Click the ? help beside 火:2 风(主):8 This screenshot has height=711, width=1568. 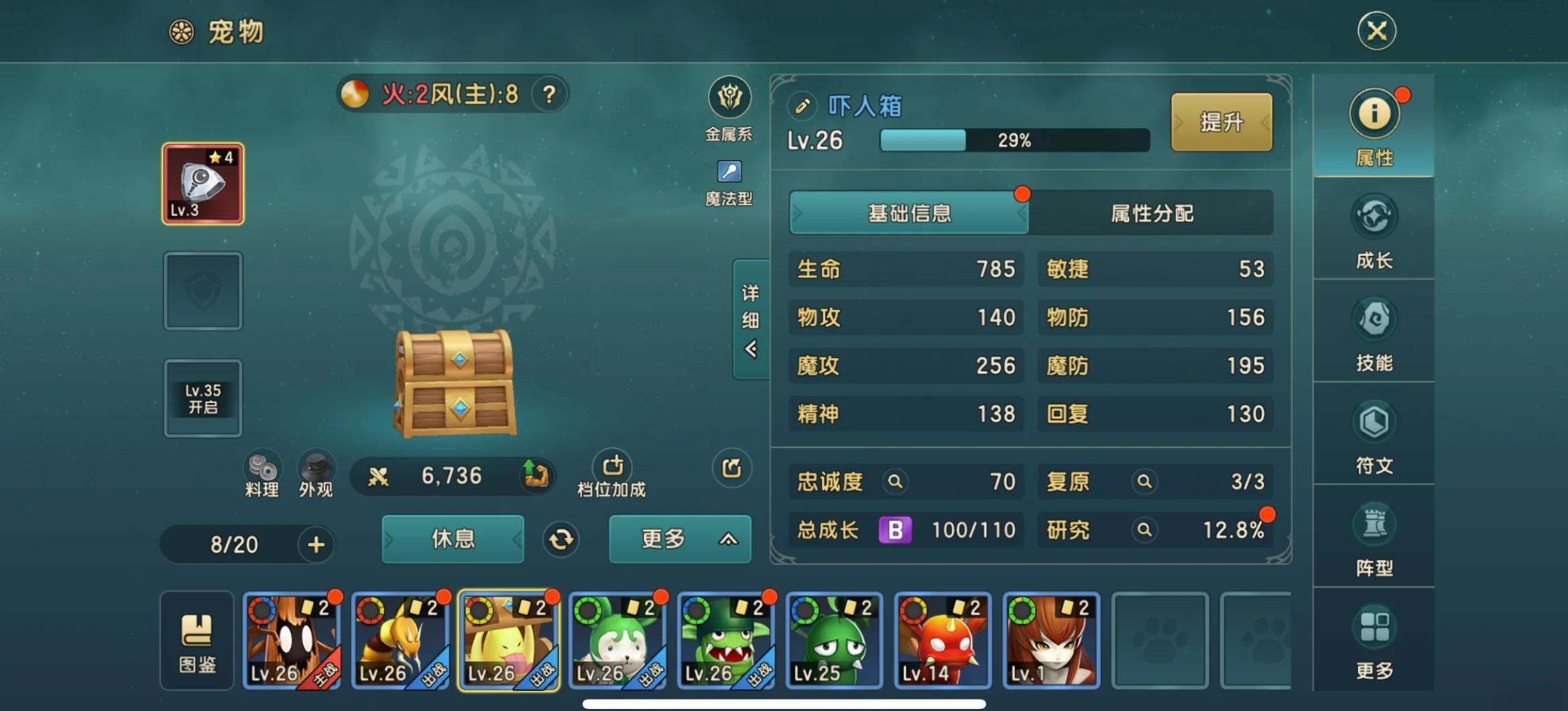pyautogui.click(x=550, y=95)
